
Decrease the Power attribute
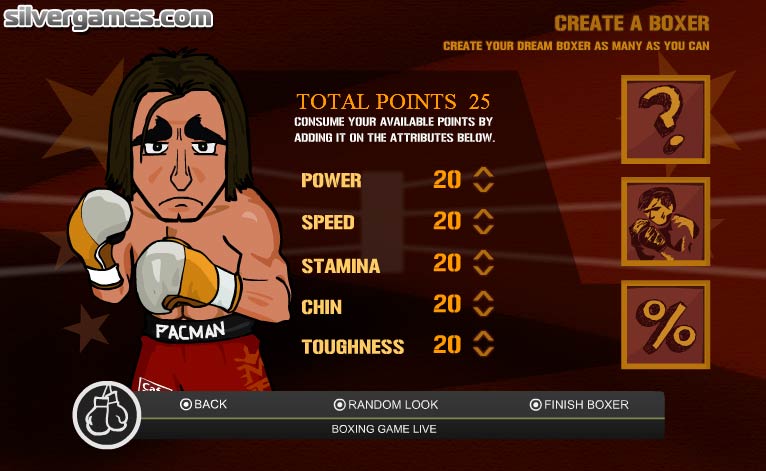click(484, 187)
